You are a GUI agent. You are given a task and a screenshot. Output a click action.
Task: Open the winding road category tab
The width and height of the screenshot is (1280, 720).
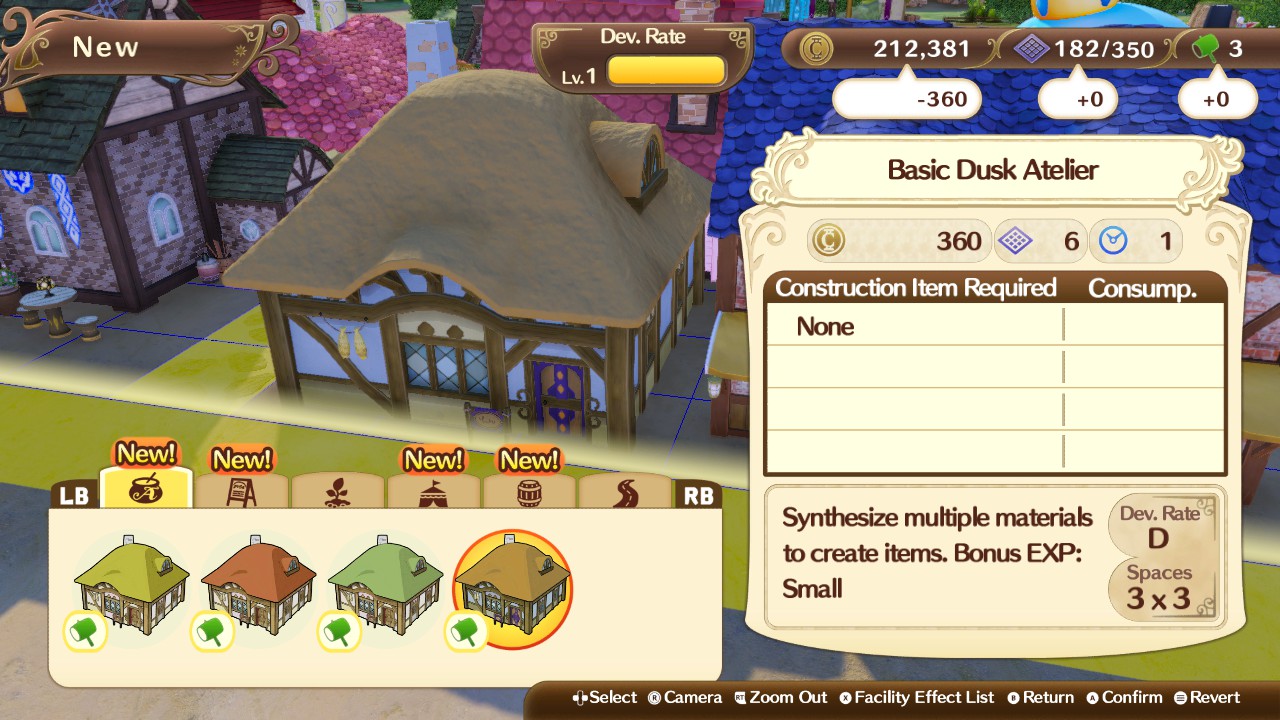coord(624,492)
